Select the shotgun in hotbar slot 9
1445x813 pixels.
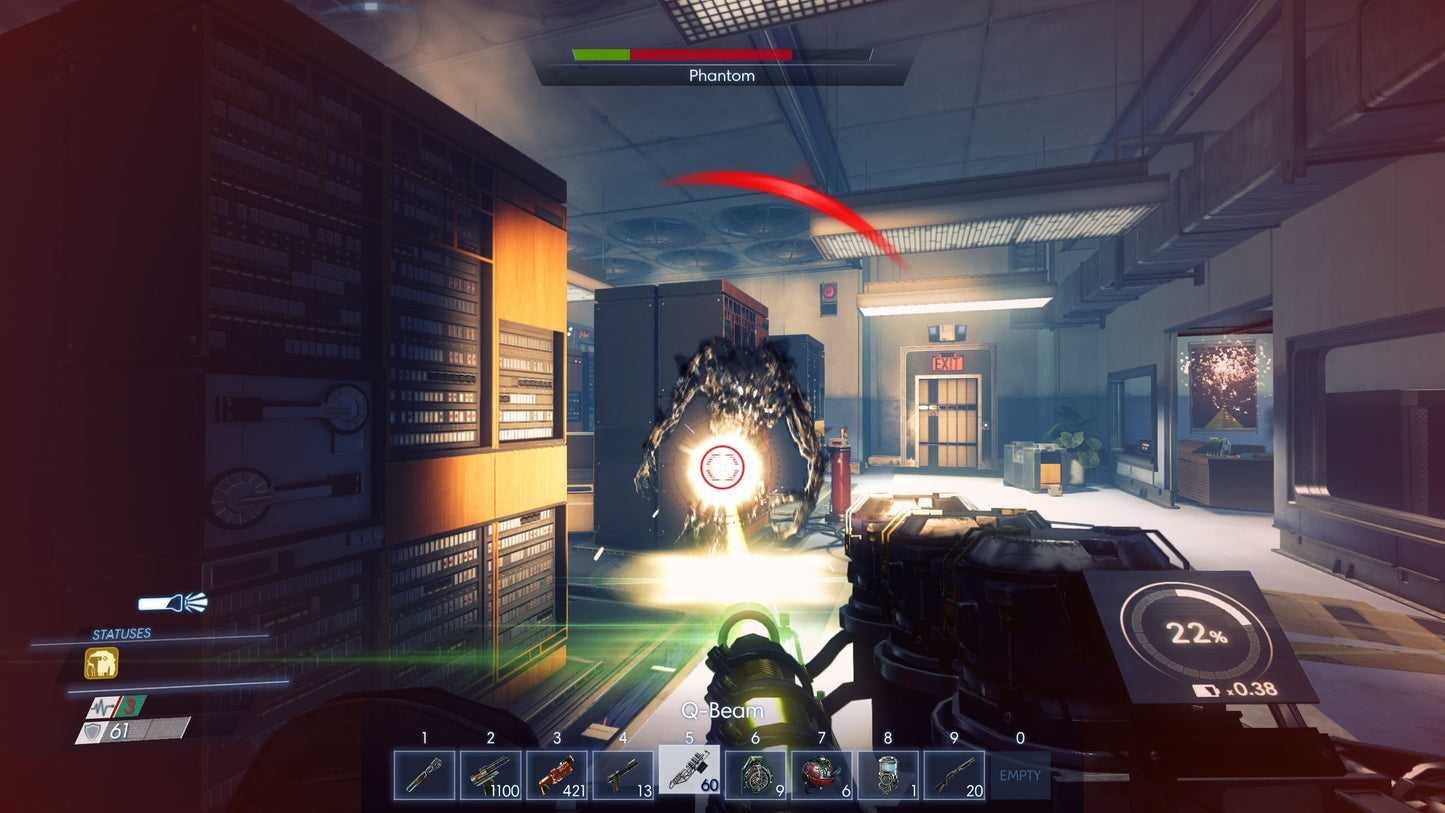(954, 775)
